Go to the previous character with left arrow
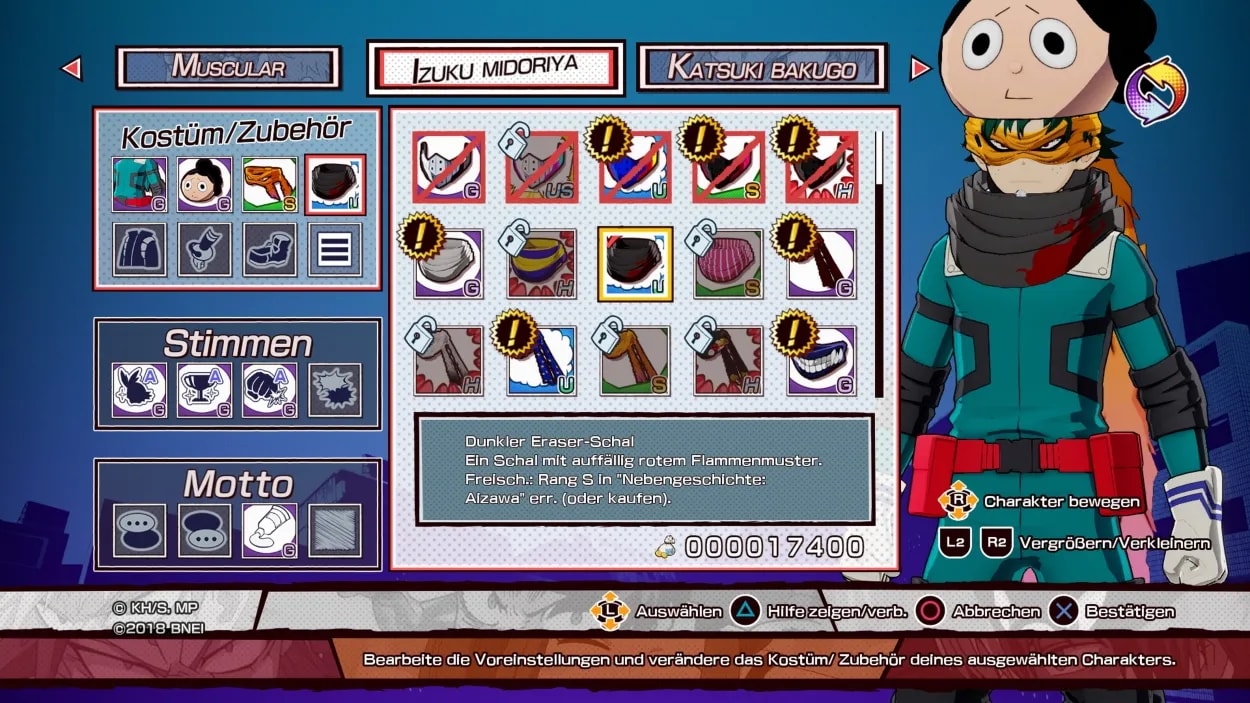Image resolution: width=1250 pixels, height=703 pixels. pos(71,68)
